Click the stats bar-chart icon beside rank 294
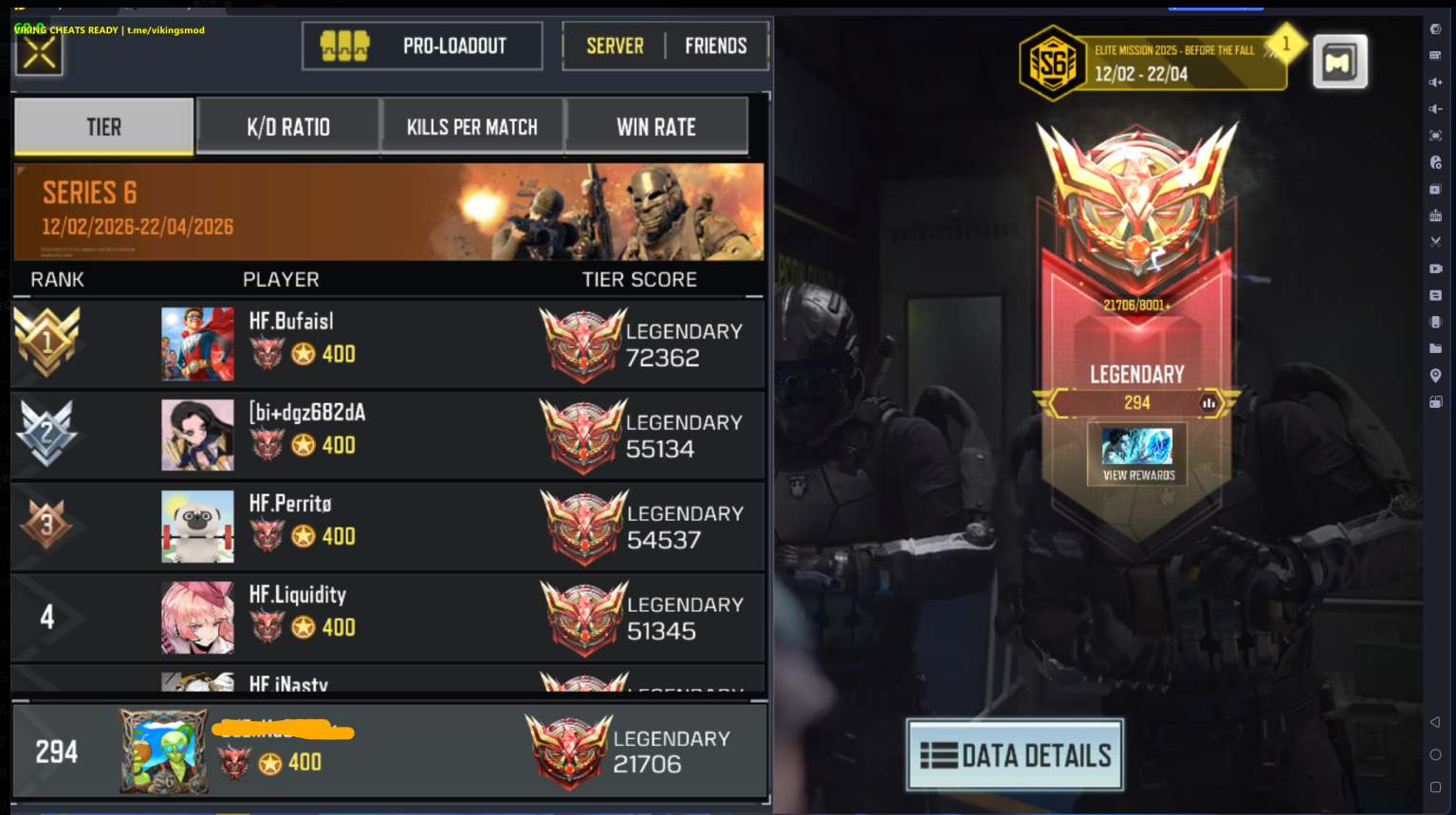This screenshot has width=1456, height=815. point(1207,402)
